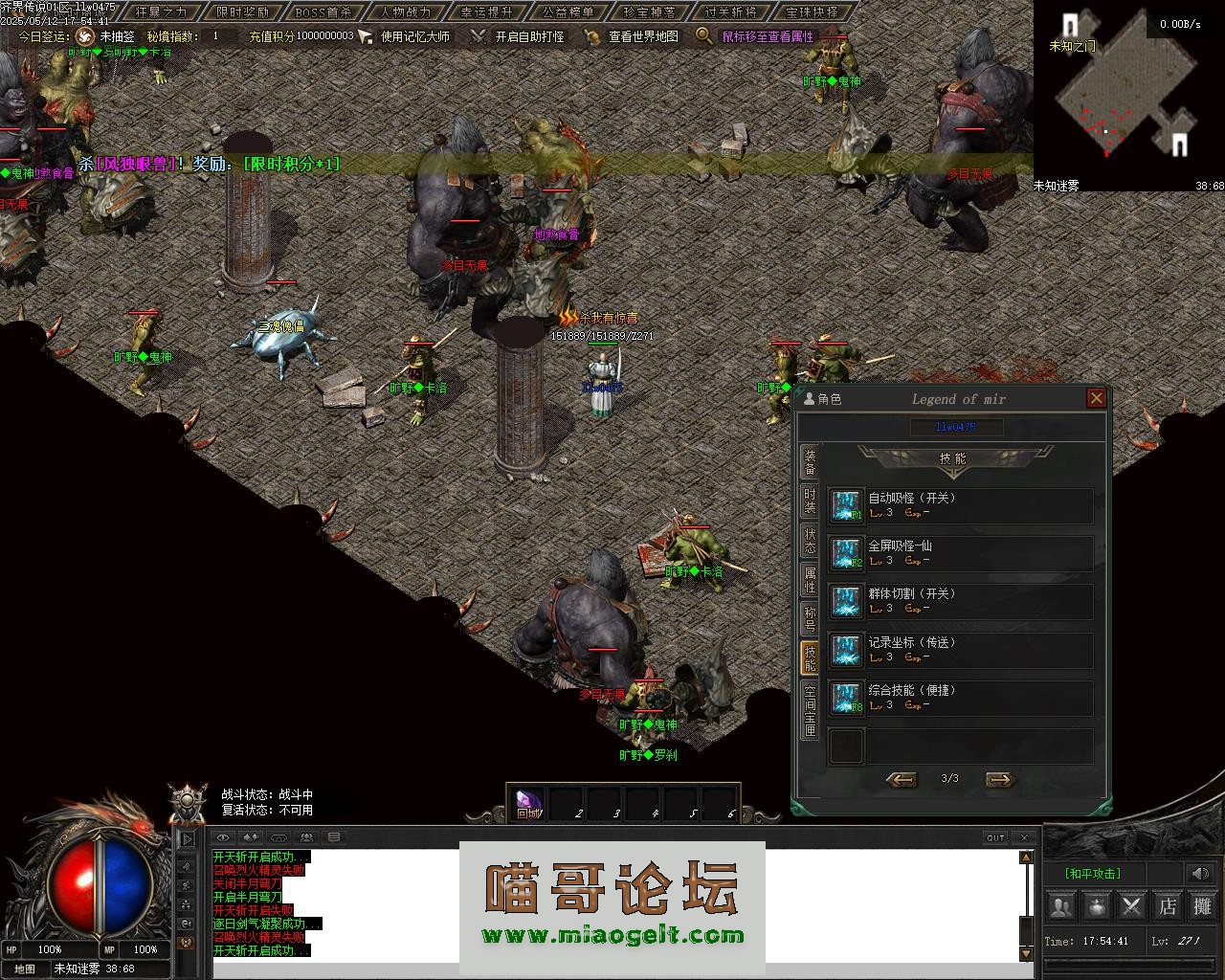The height and width of the screenshot is (980, 1225).
Task: Open the 店 shop button
Action: 1168,904
